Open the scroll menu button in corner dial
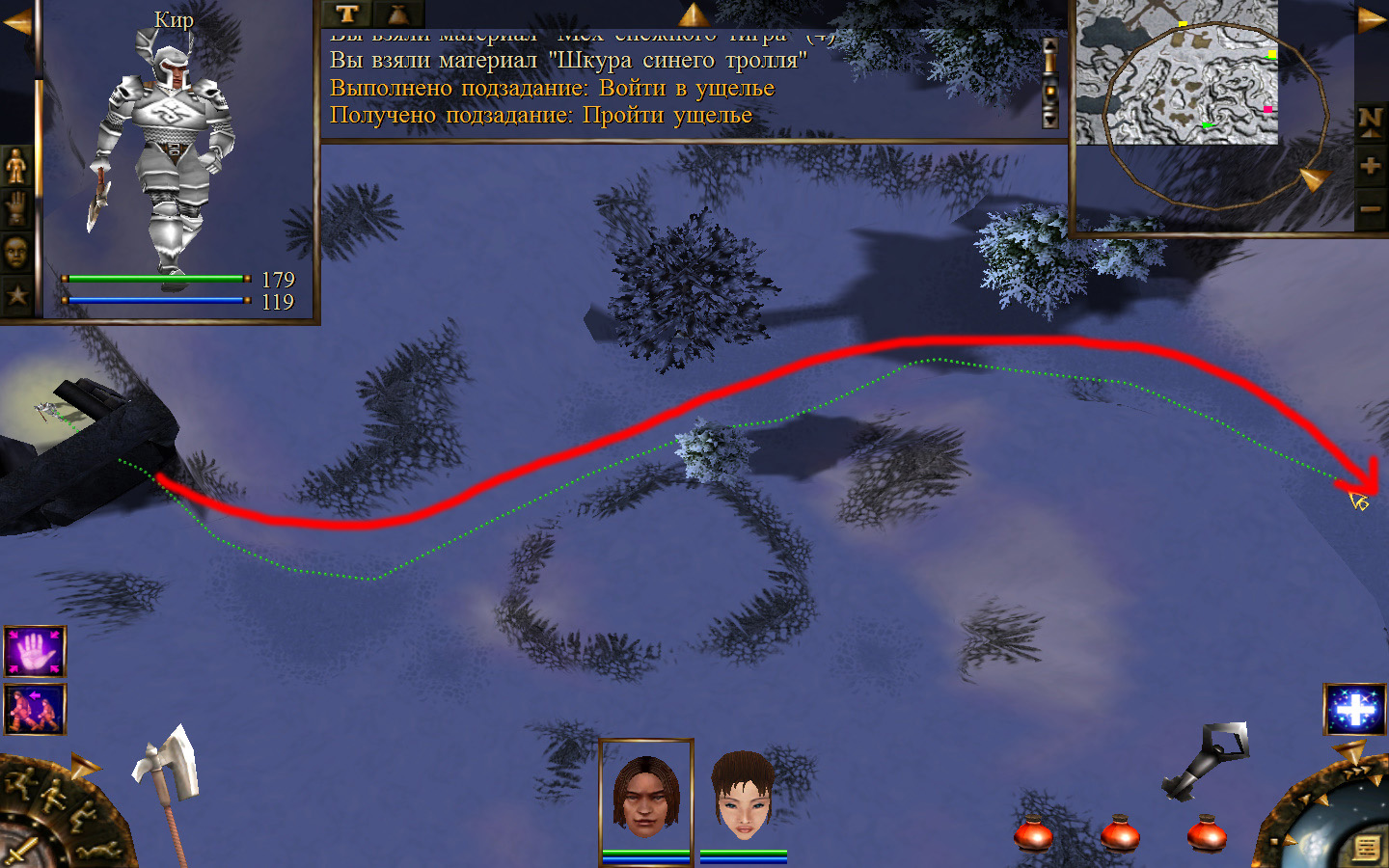The image size is (1389, 868). (1366, 848)
